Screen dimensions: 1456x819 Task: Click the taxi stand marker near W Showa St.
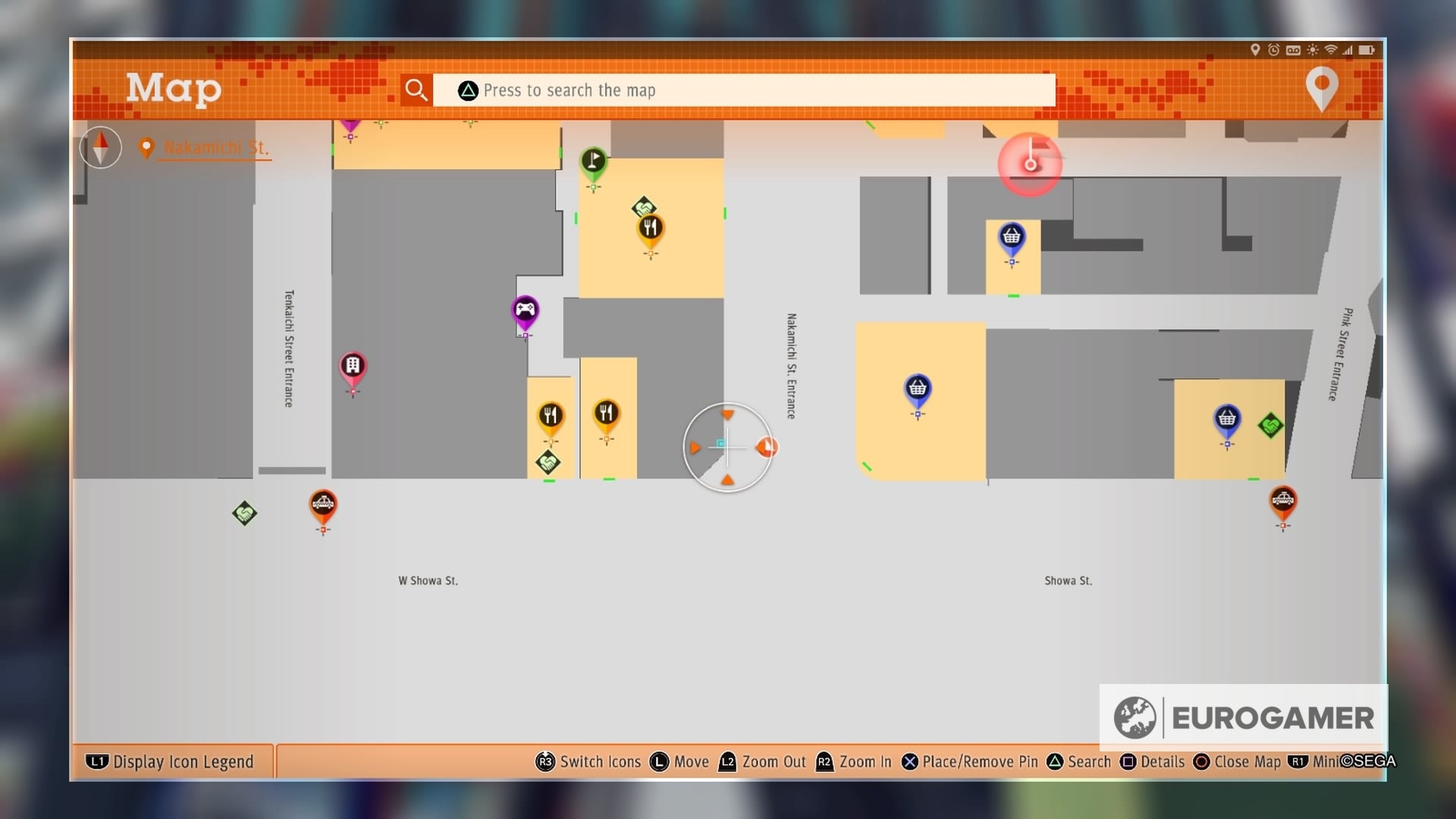tap(325, 503)
